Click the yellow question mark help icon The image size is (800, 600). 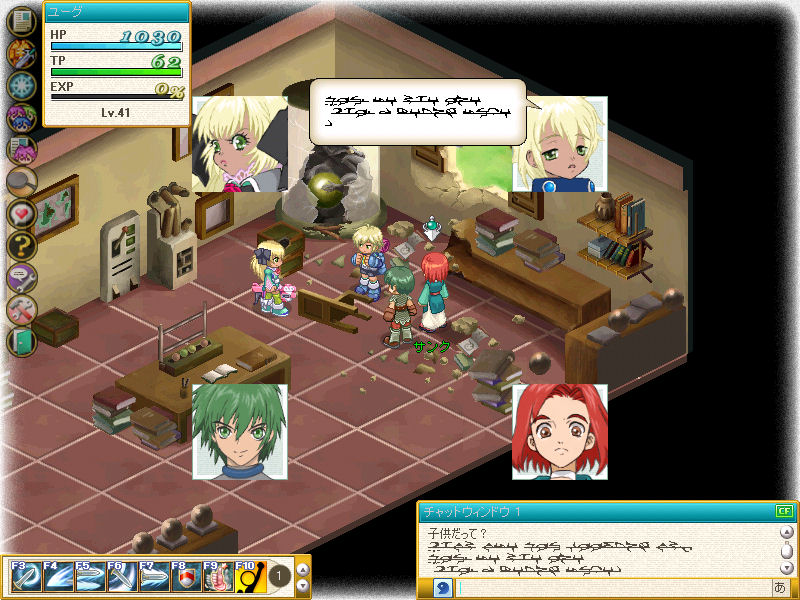pyautogui.click(x=21, y=245)
